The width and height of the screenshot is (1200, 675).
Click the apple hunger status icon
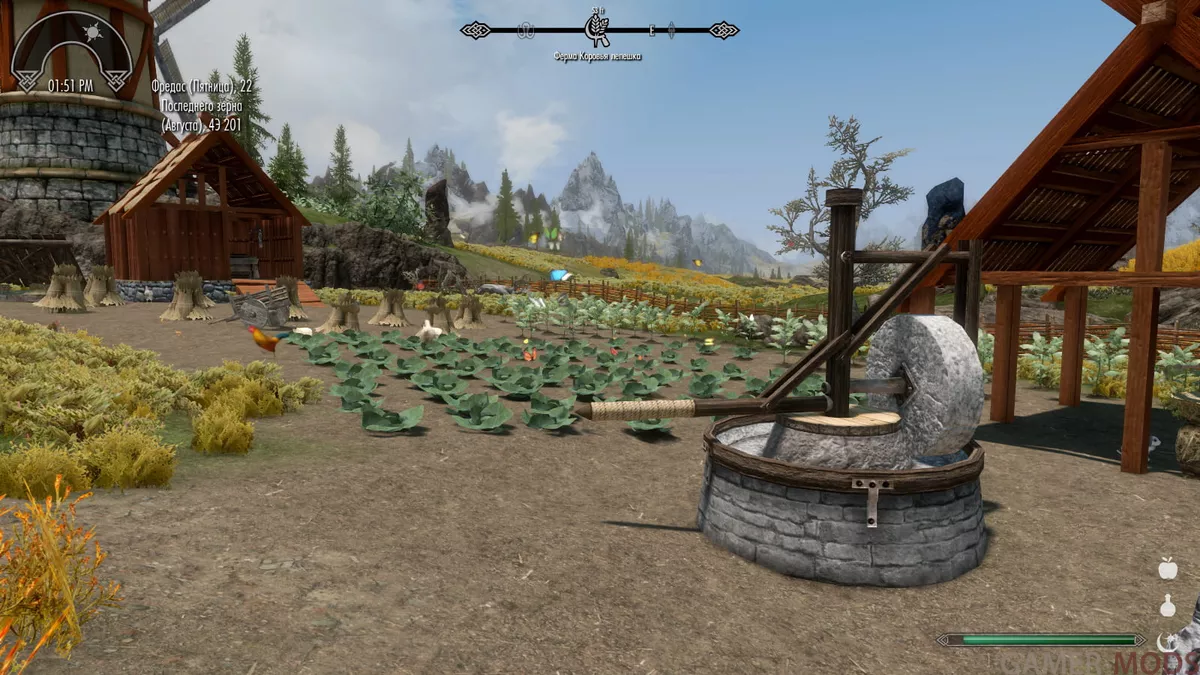1167,569
